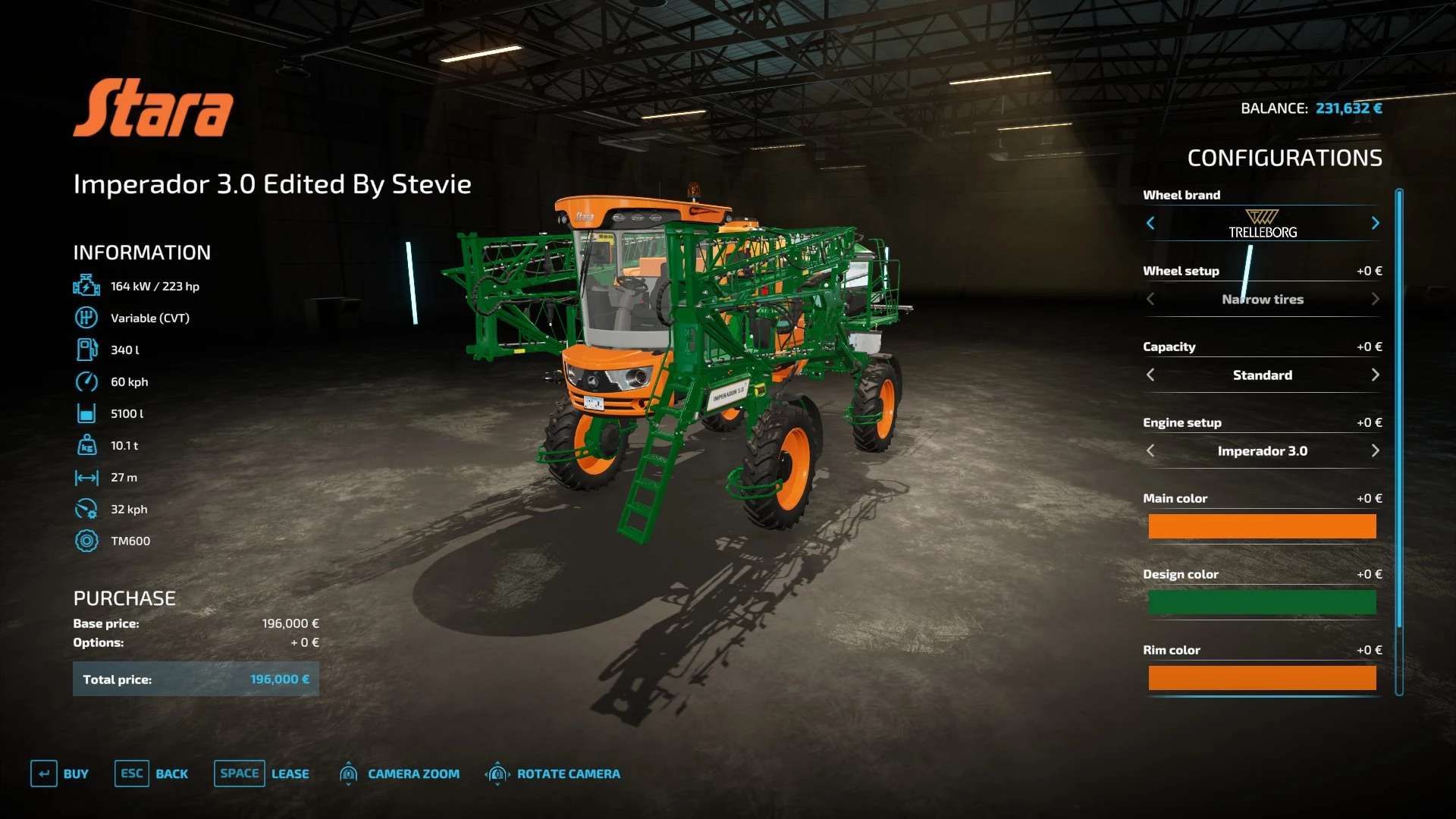Choose the next Engine setup
The height and width of the screenshot is (819, 1456).
tap(1375, 450)
